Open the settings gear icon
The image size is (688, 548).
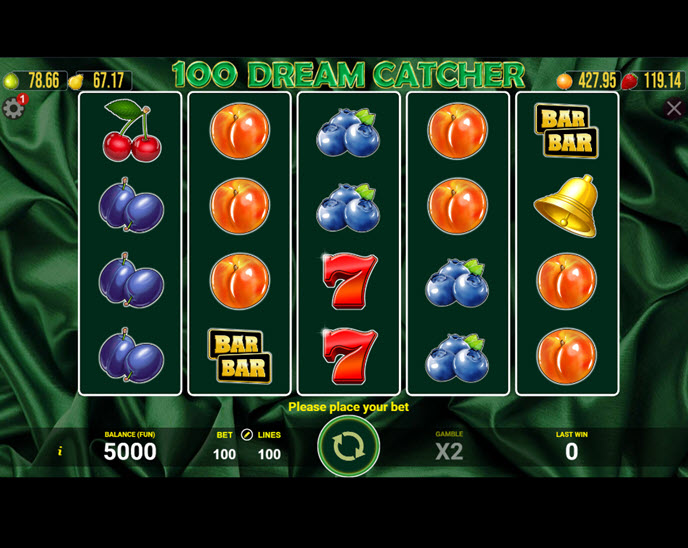[x=13, y=108]
